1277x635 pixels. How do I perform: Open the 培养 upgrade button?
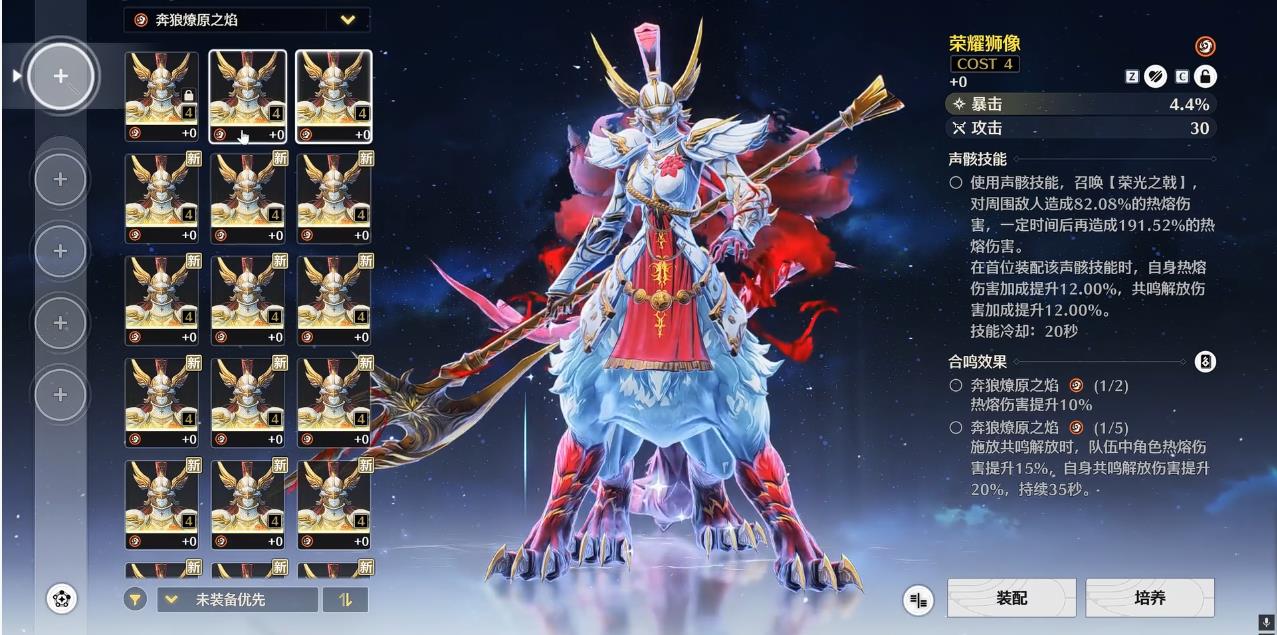1149,598
